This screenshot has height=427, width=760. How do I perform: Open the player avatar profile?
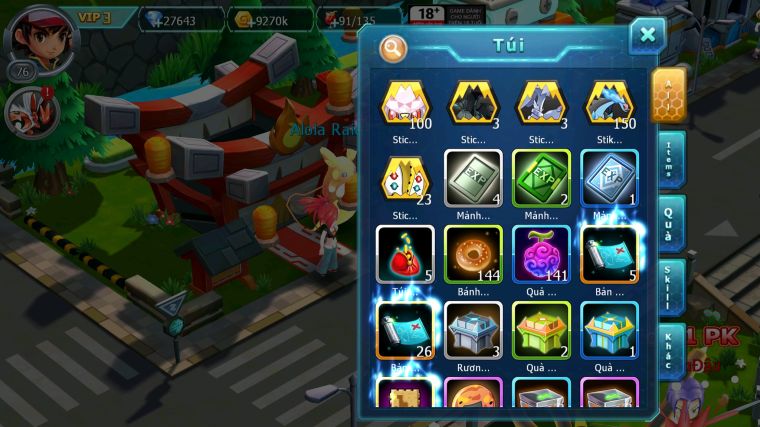click(x=33, y=37)
